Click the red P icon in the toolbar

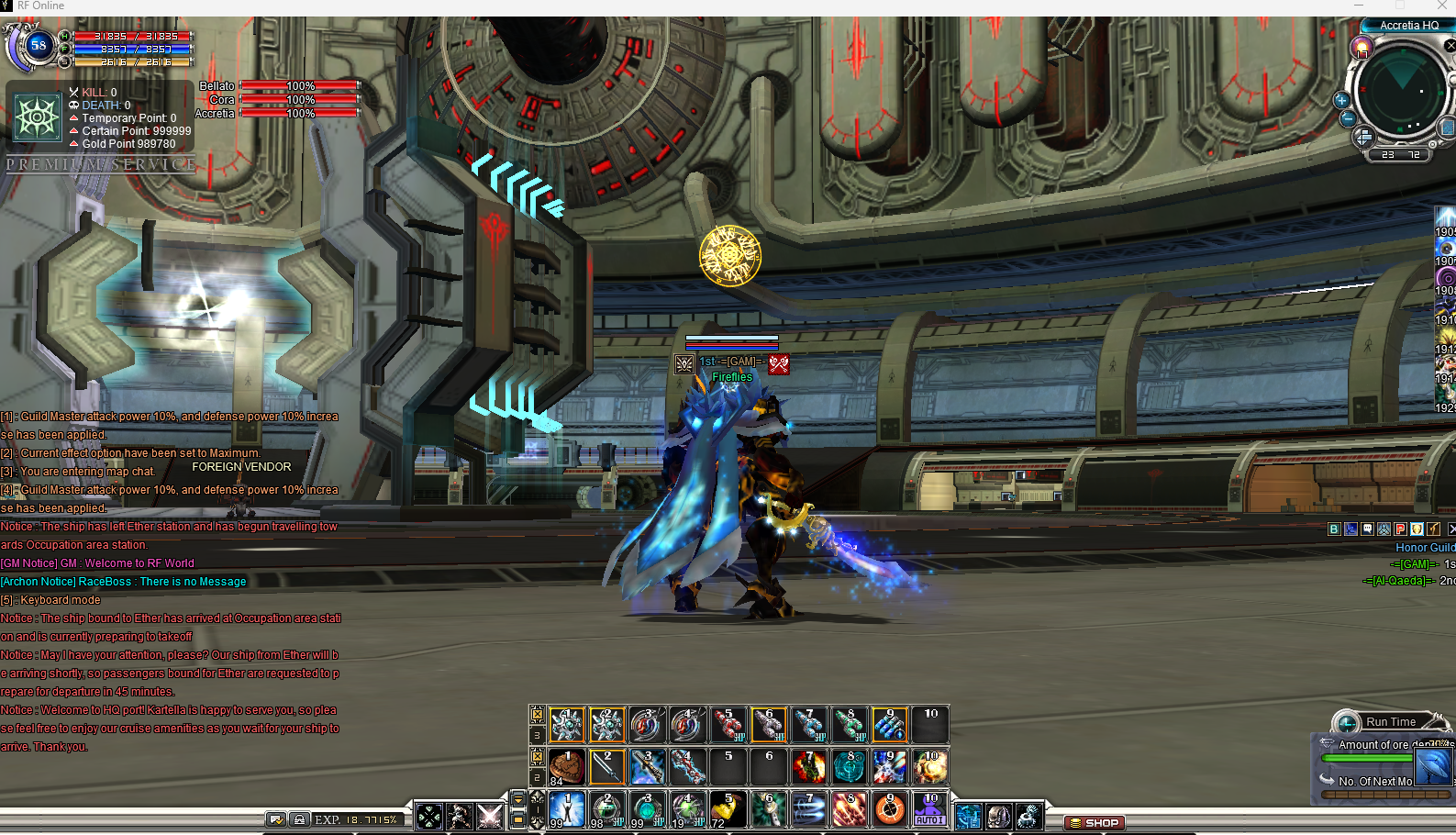pos(1400,529)
